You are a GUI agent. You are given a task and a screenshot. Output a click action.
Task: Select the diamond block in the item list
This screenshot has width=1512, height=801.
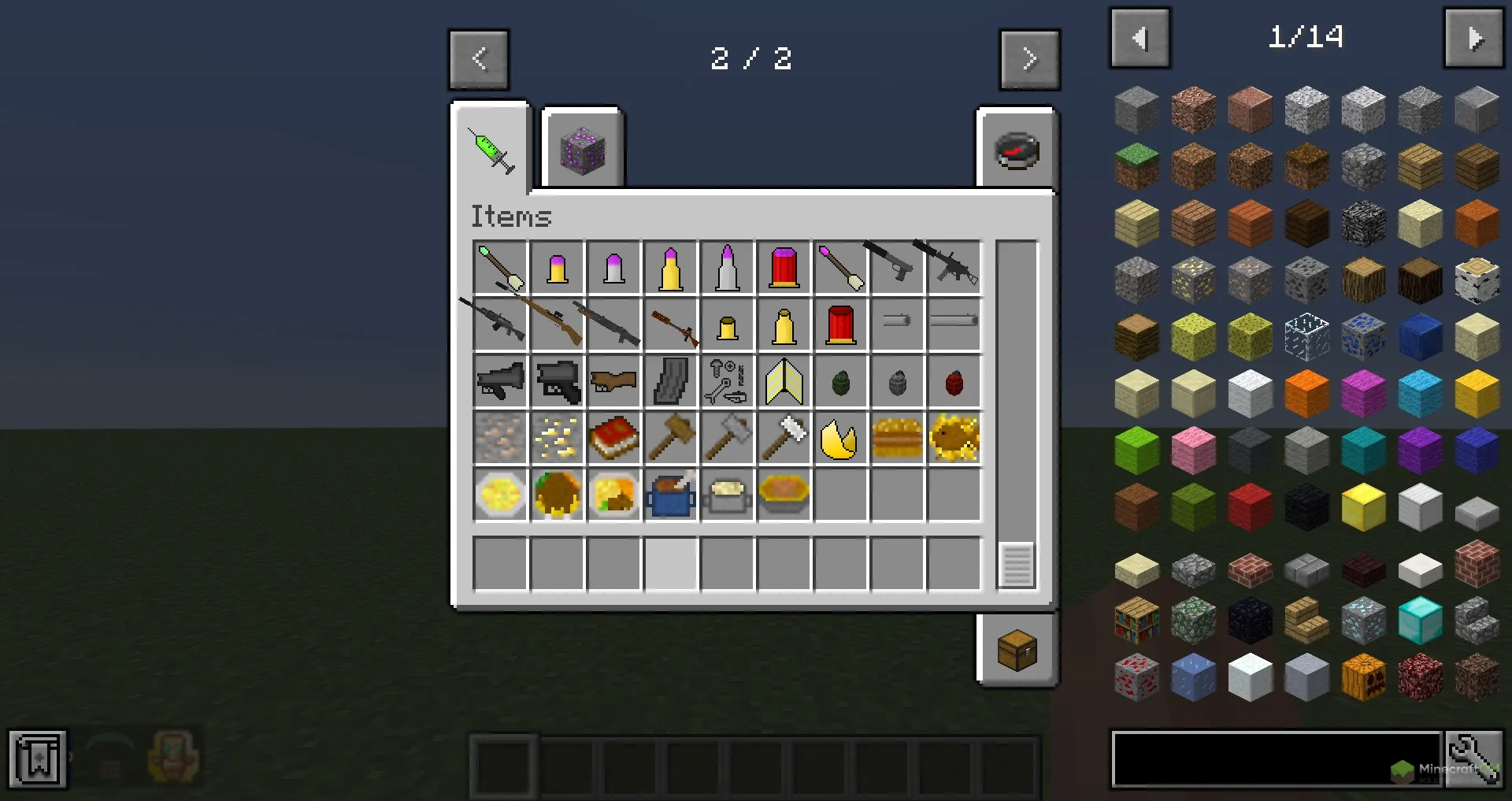click(x=1420, y=621)
